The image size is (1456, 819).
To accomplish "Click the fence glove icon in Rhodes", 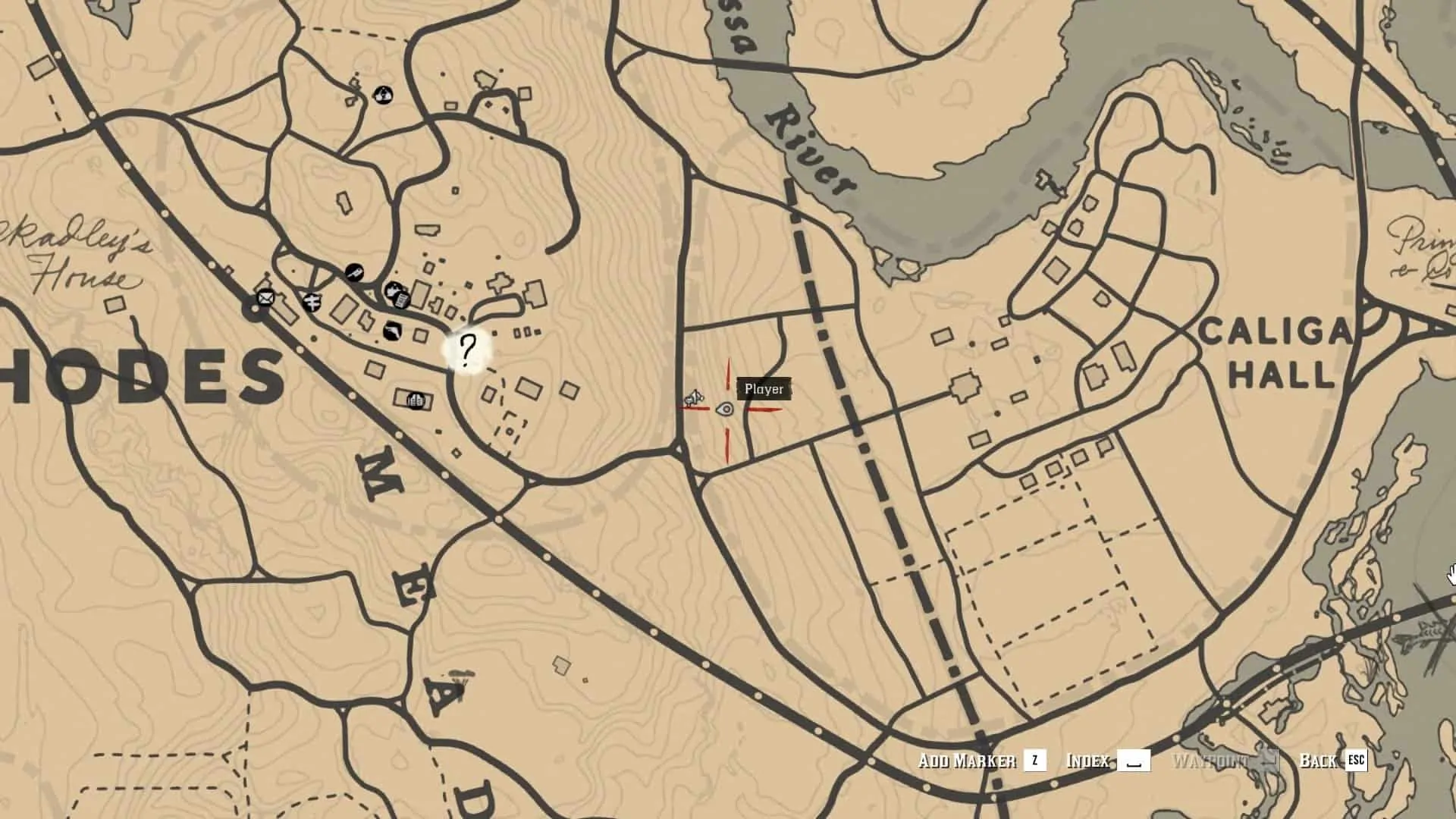I will tap(394, 289).
